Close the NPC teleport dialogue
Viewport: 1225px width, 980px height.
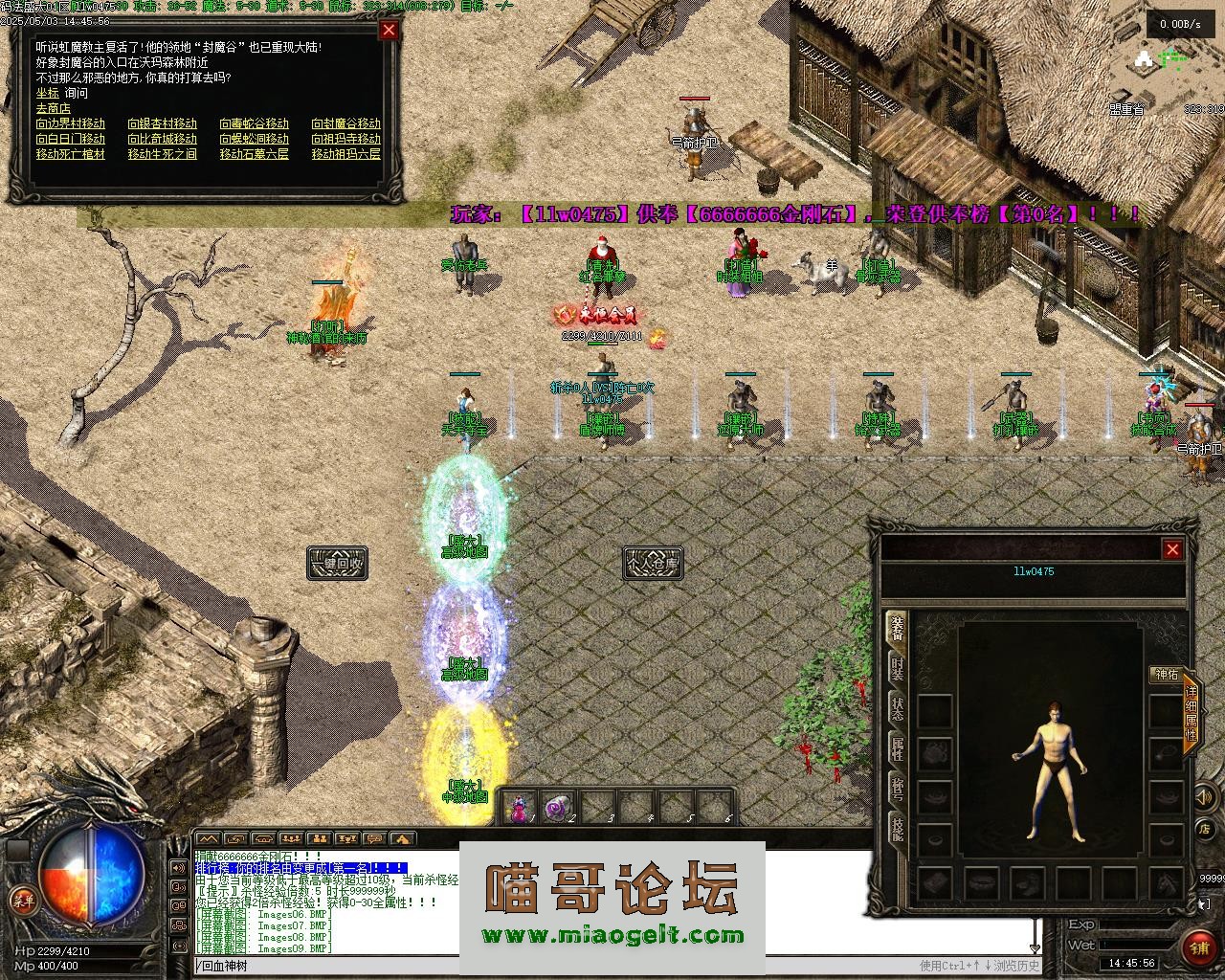pos(389,30)
